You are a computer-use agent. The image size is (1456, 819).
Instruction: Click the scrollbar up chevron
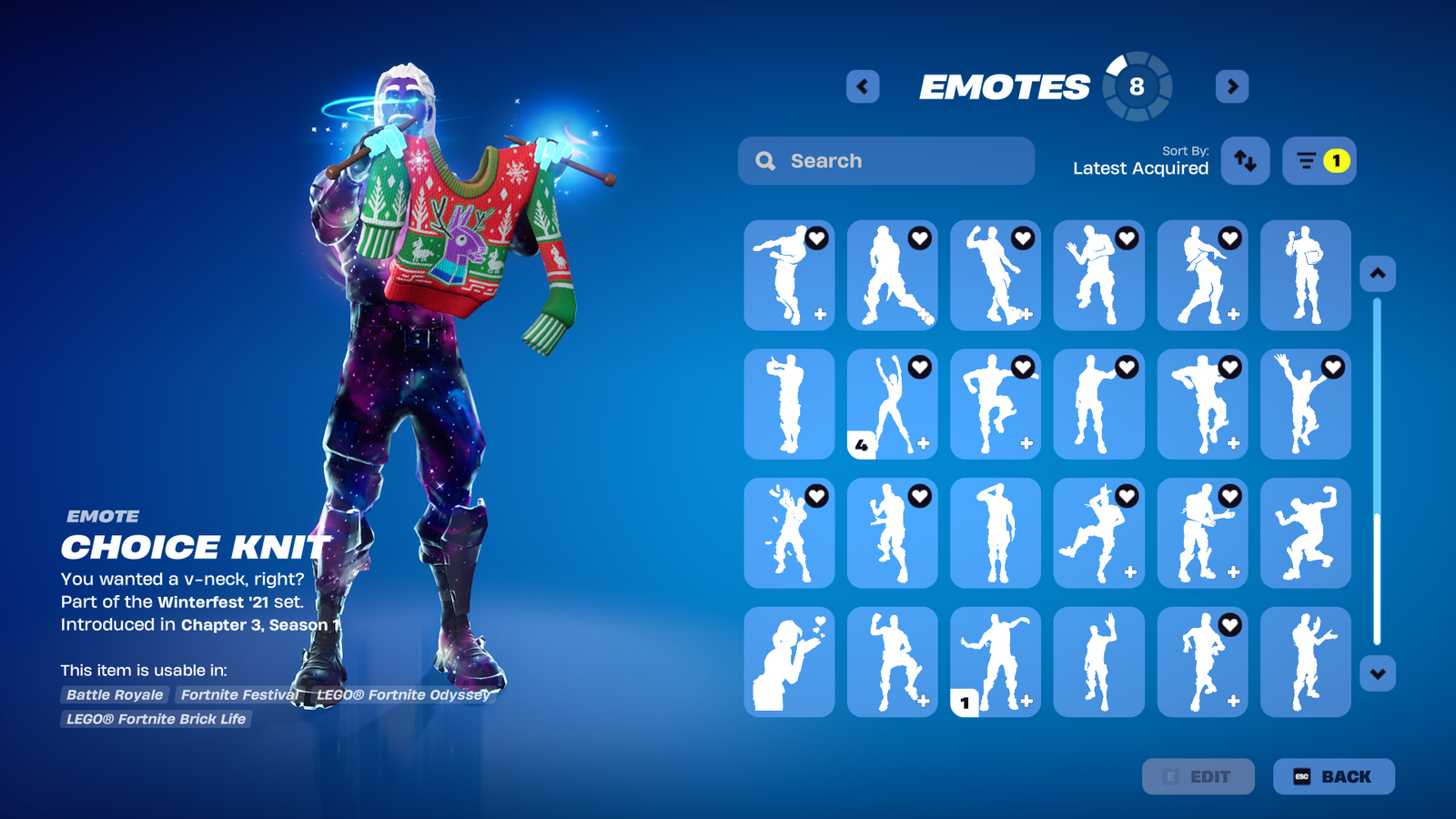[1377, 272]
